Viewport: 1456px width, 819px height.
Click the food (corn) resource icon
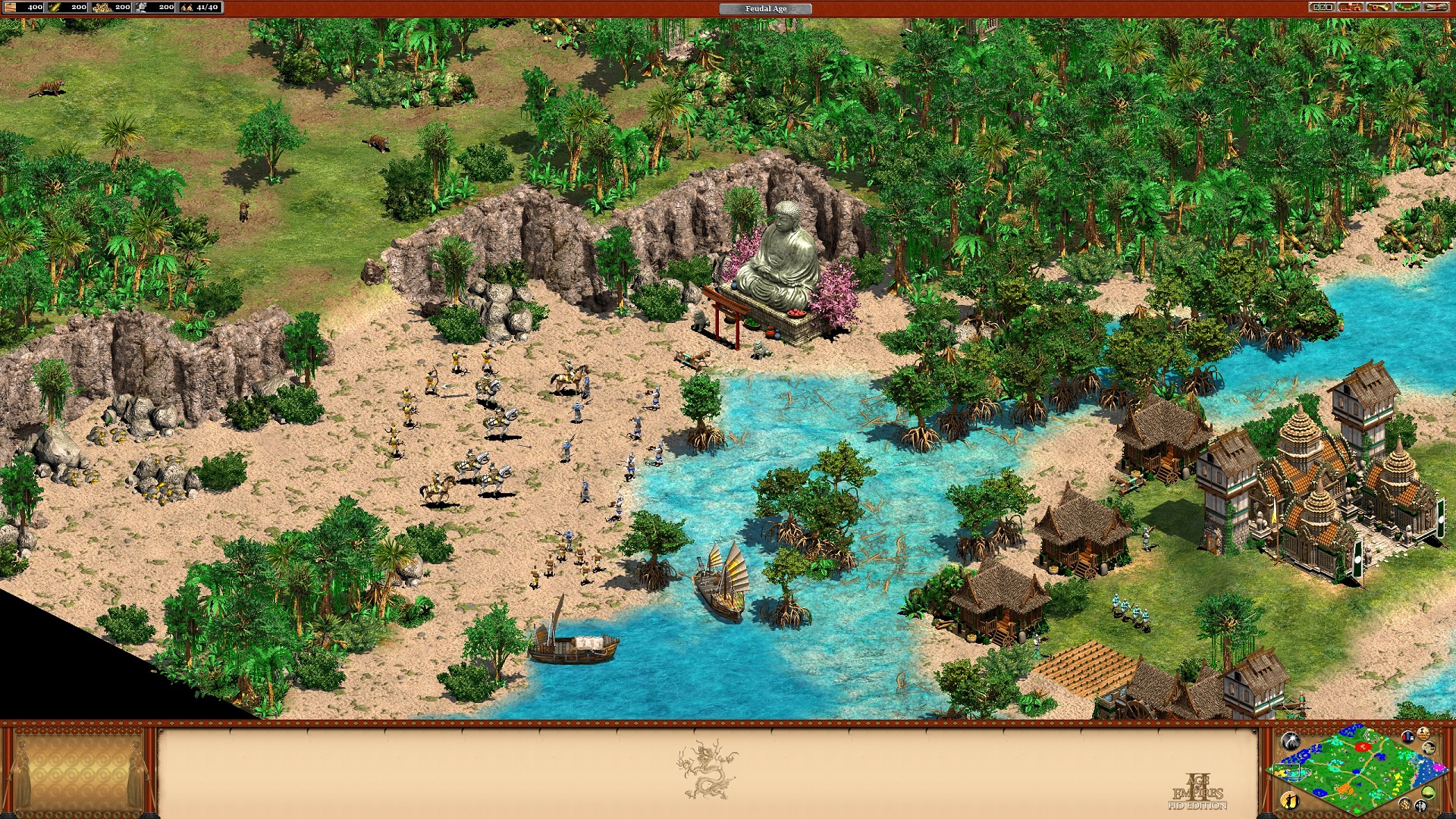(x=55, y=7)
